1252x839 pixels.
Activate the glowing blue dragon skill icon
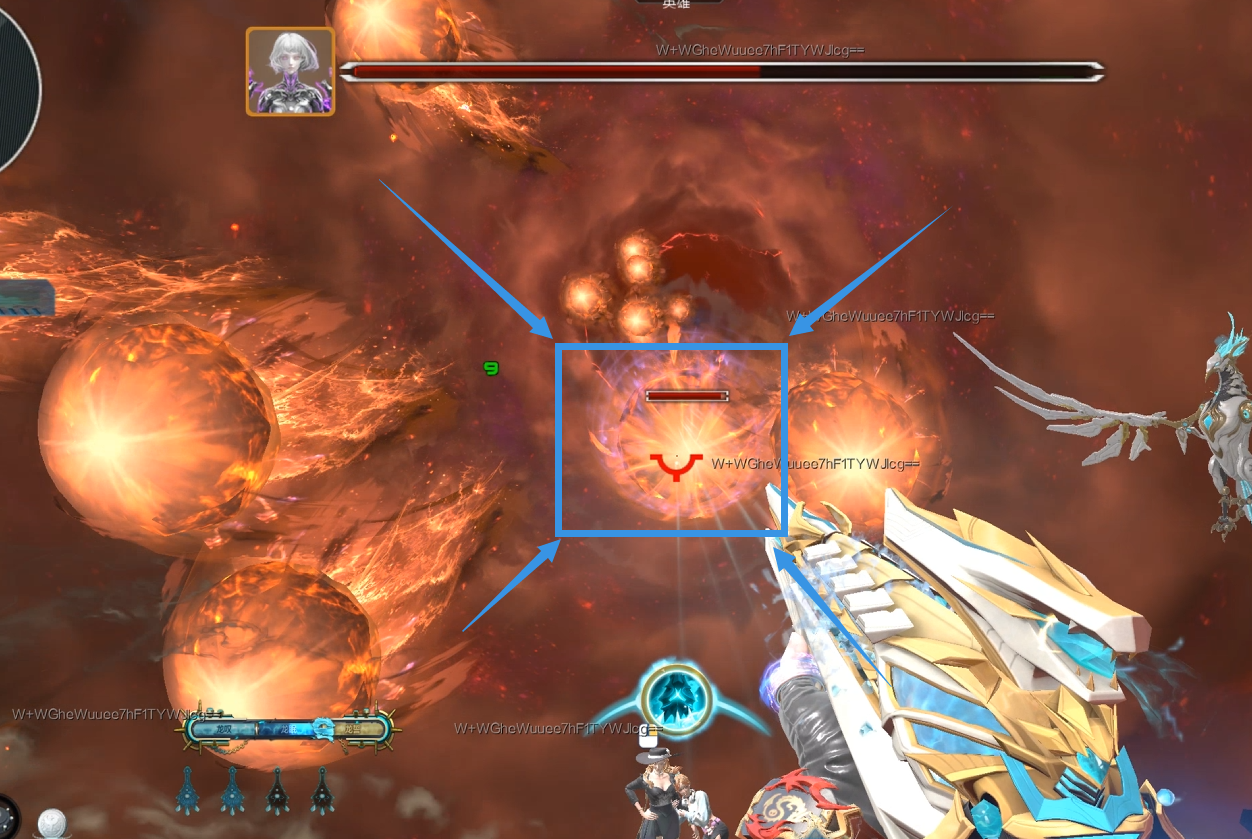point(676,696)
